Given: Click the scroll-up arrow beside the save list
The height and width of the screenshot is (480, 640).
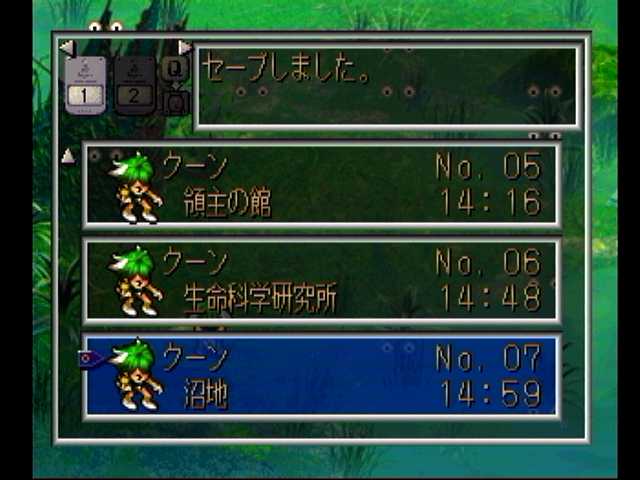Looking at the screenshot, I should click(68, 156).
